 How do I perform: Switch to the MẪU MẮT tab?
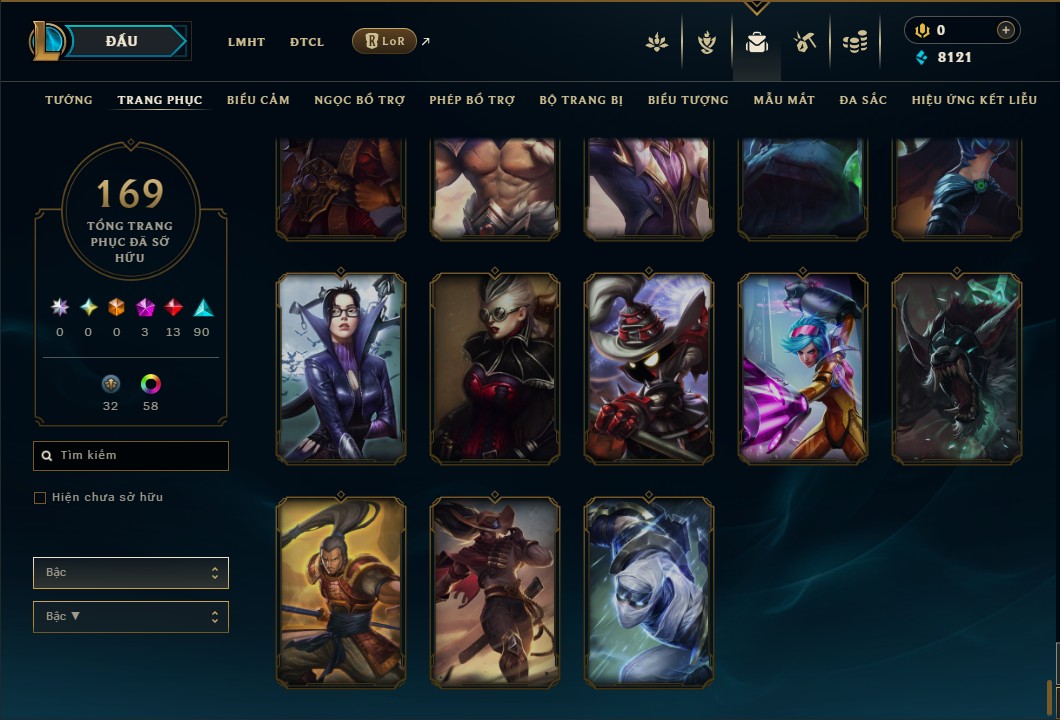tap(784, 100)
